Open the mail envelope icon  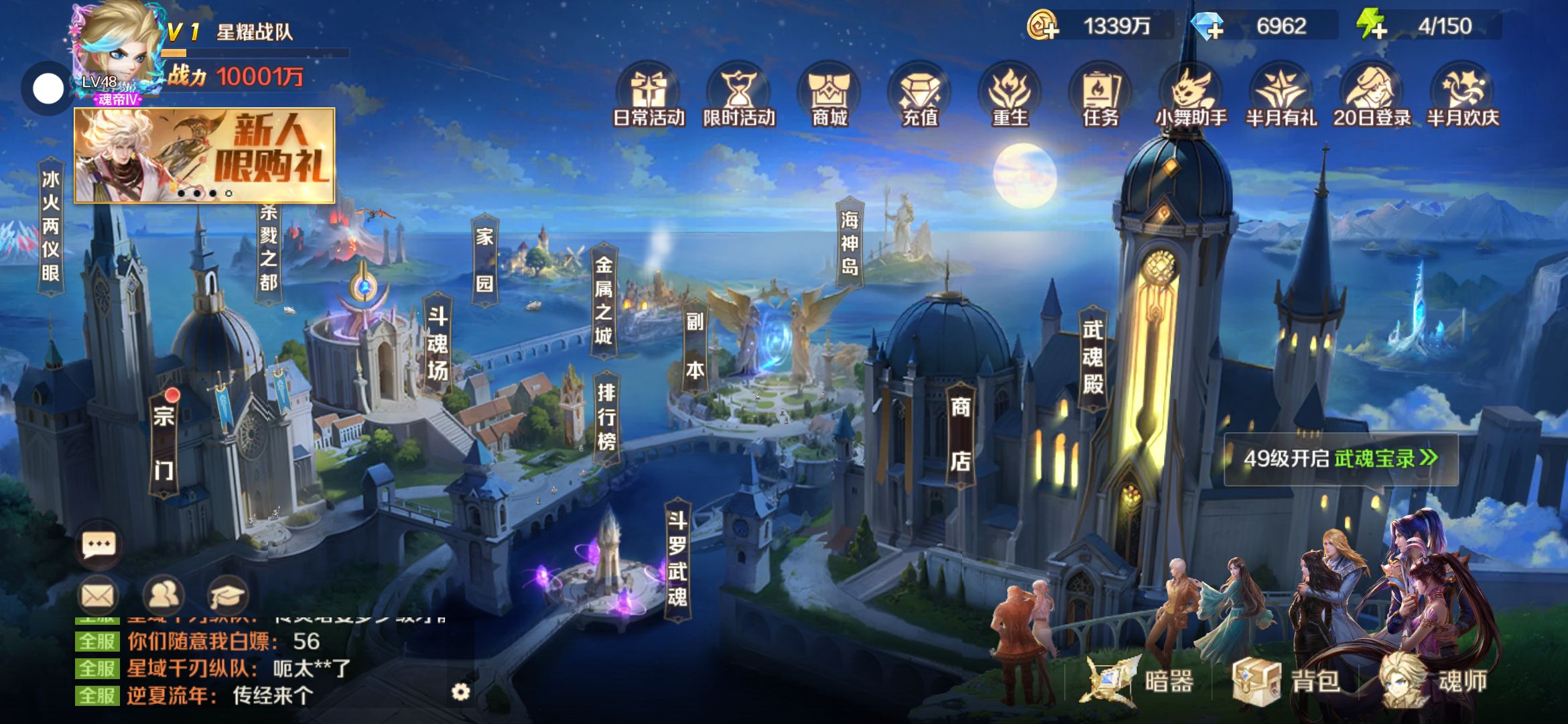click(x=98, y=595)
